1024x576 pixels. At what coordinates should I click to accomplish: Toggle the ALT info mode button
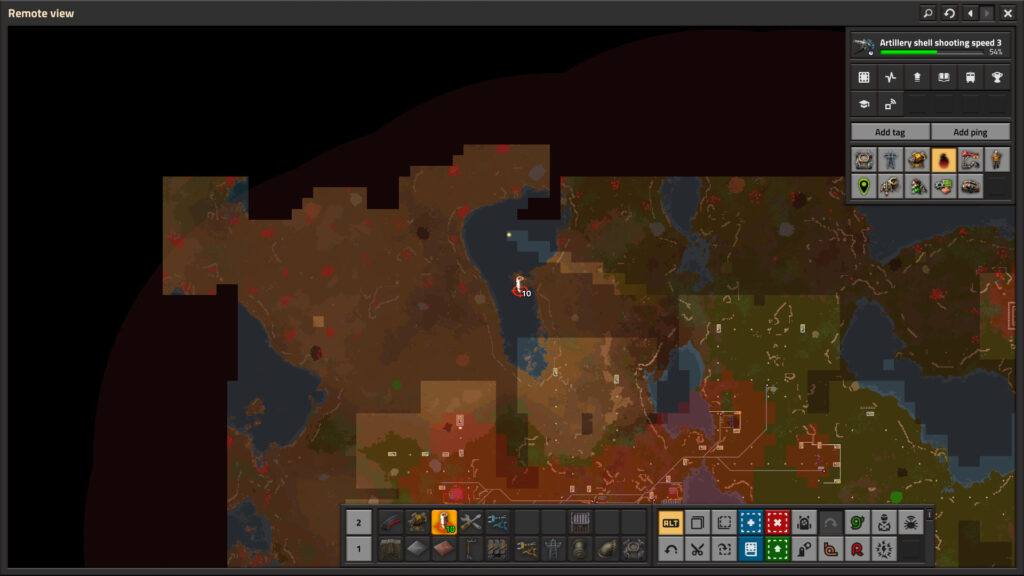671,522
